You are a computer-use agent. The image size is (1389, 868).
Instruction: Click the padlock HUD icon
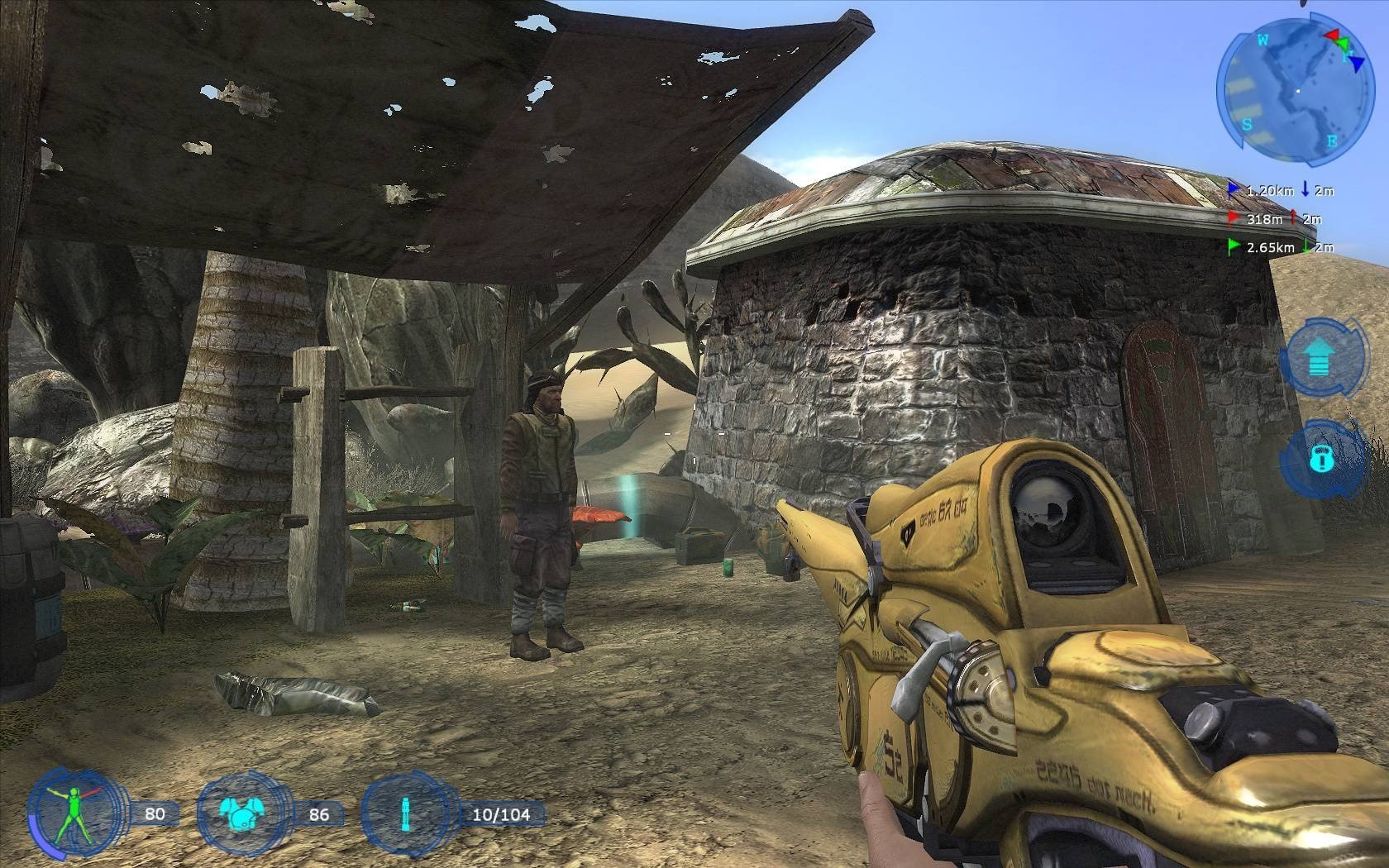[1321, 458]
